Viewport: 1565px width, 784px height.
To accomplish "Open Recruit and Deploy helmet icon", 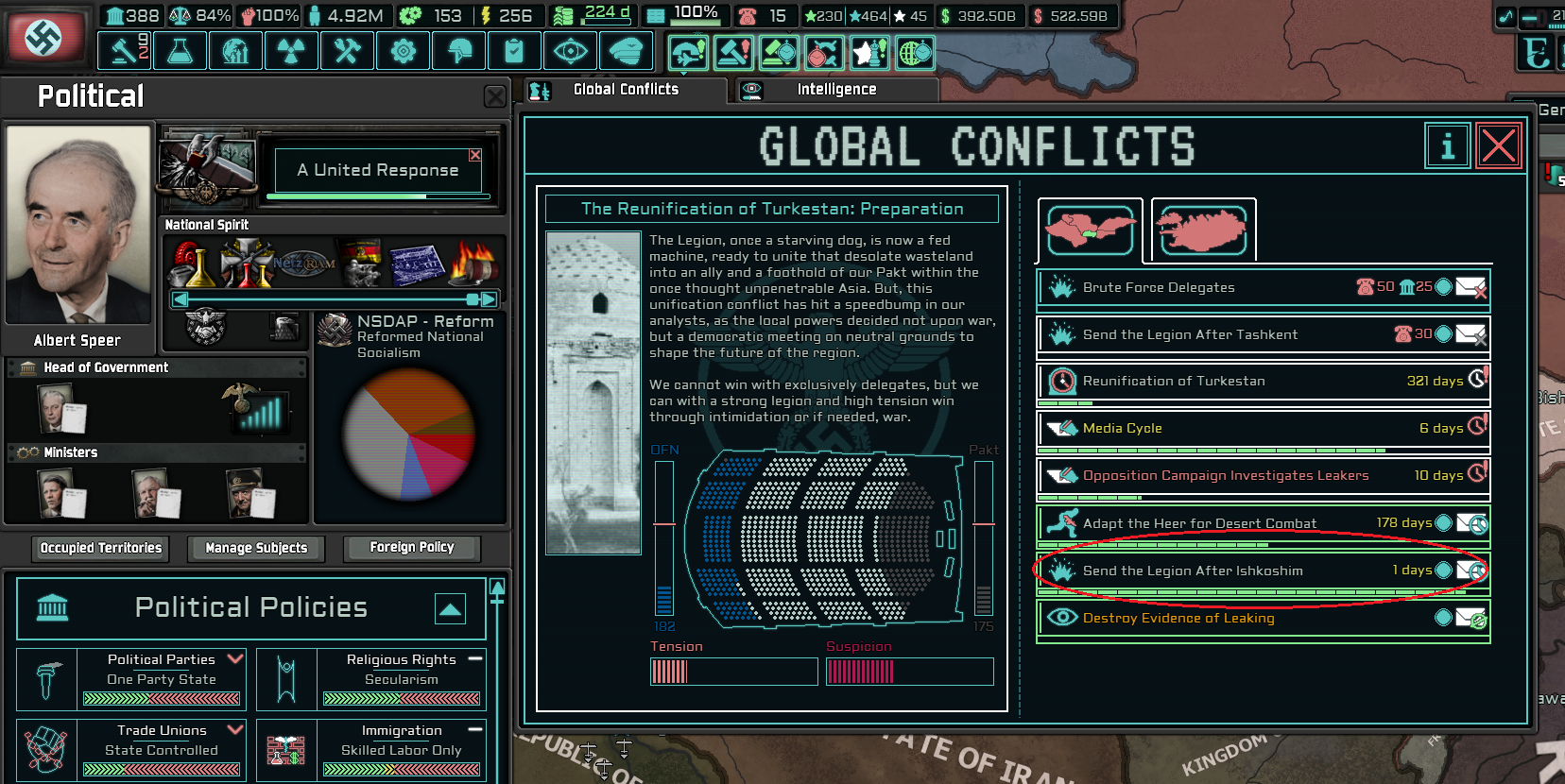I will 458,50.
